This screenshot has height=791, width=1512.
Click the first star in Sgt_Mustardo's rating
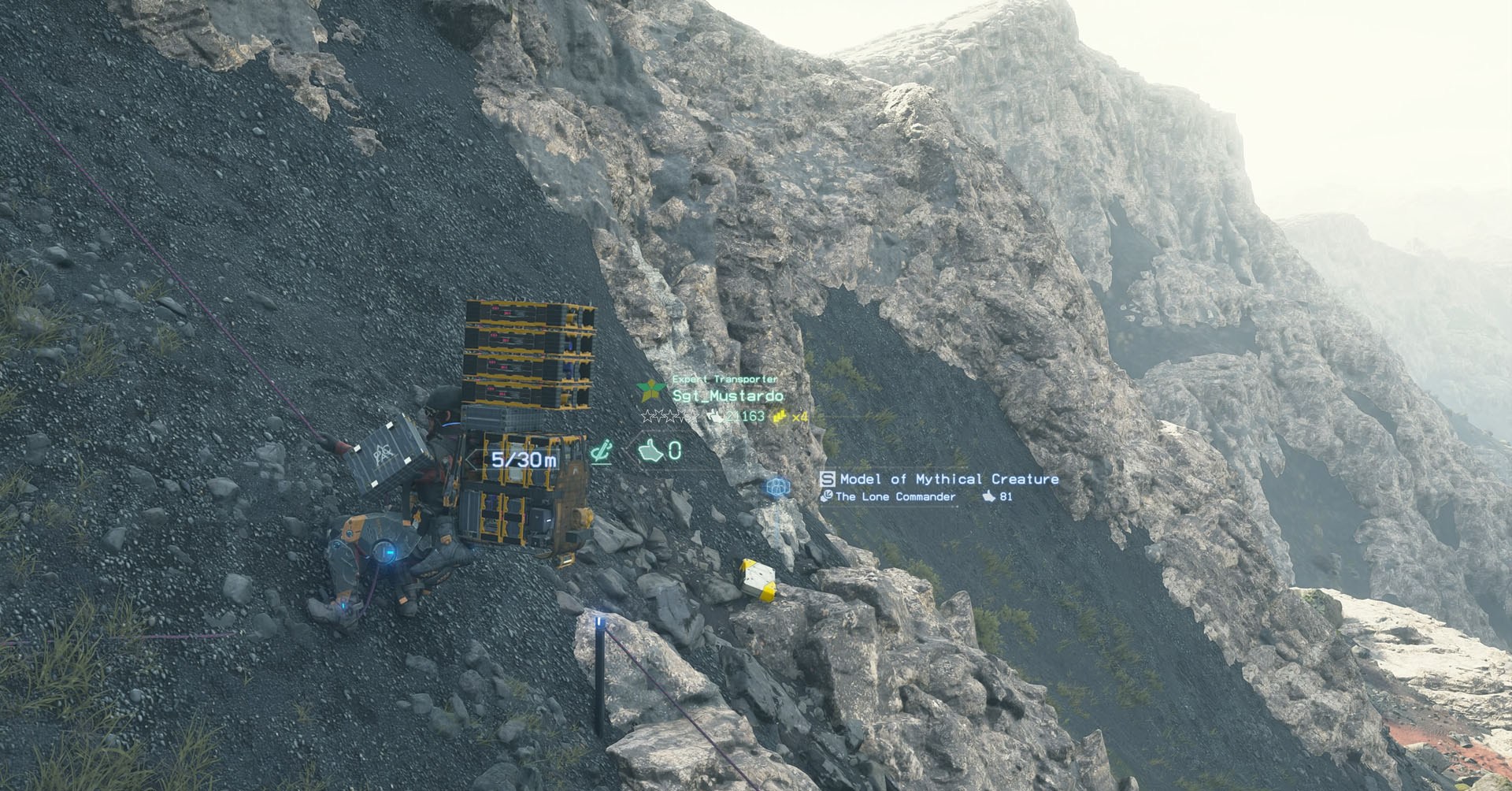[647, 416]
